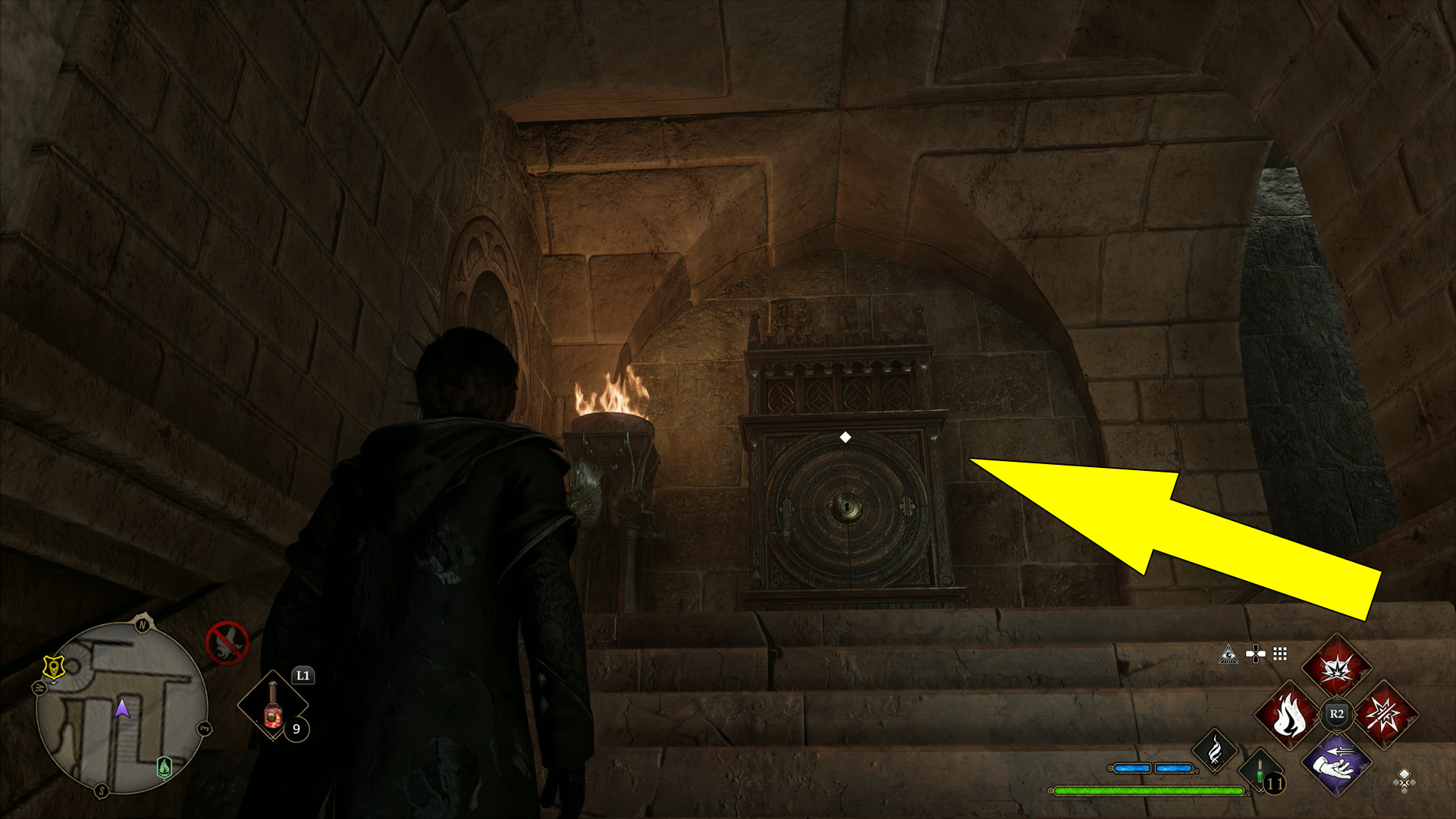Select the Incendio fire spell icon
The height and width of the screenshot is (819, 1456).
click(x=1288, y=714)
